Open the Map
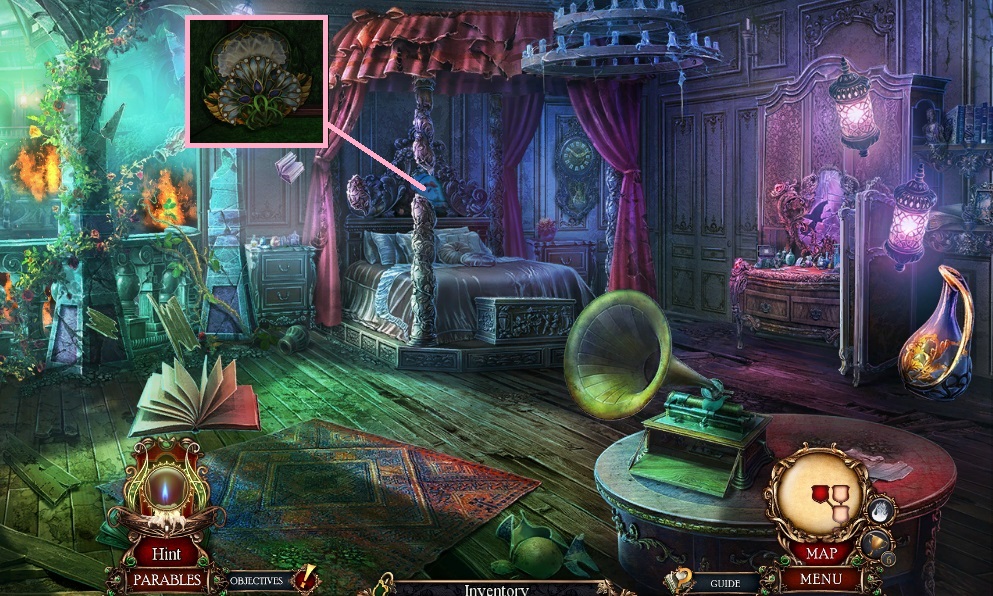Screen dimensions: 993x596 820,552
